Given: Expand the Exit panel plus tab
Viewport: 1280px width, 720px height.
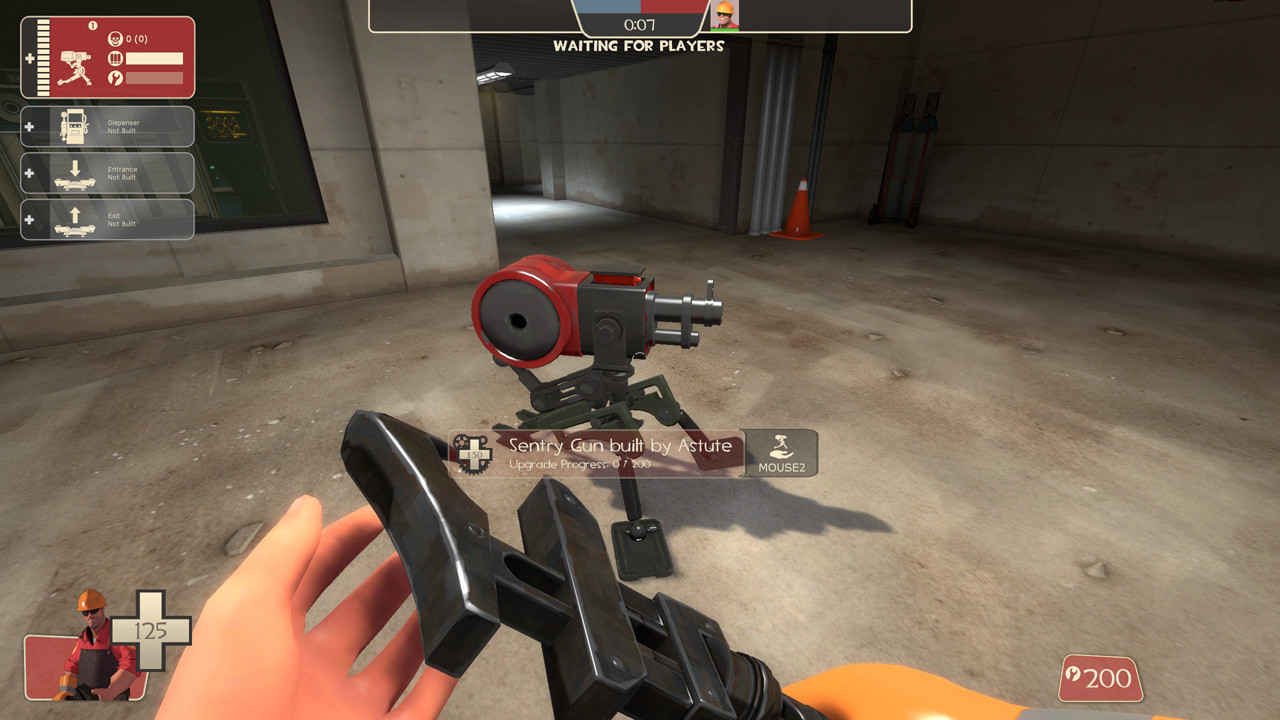Looking at the screenshot, I should tap(30, 219).
